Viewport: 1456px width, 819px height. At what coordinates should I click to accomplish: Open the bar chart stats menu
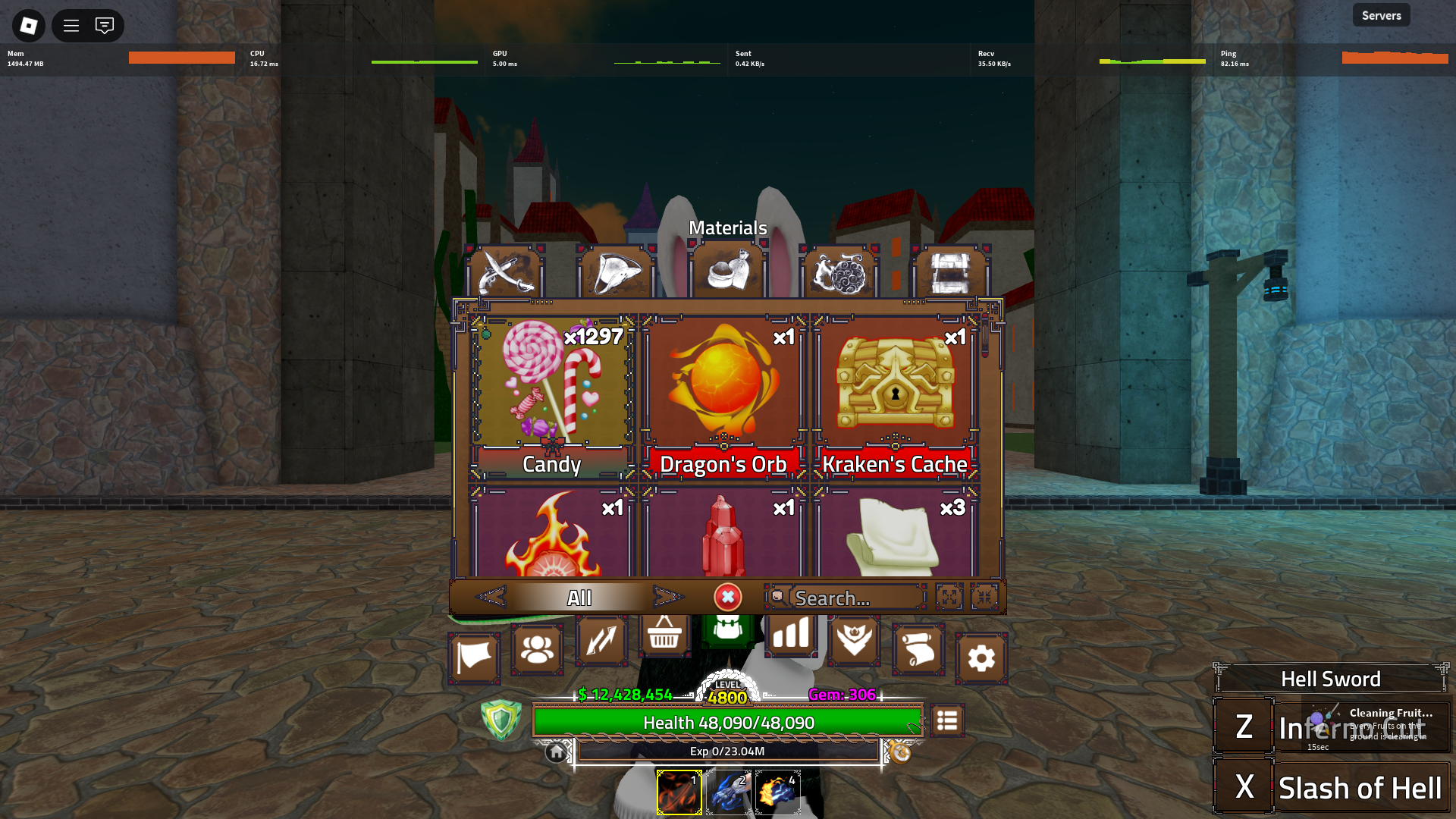click(791, 634)
